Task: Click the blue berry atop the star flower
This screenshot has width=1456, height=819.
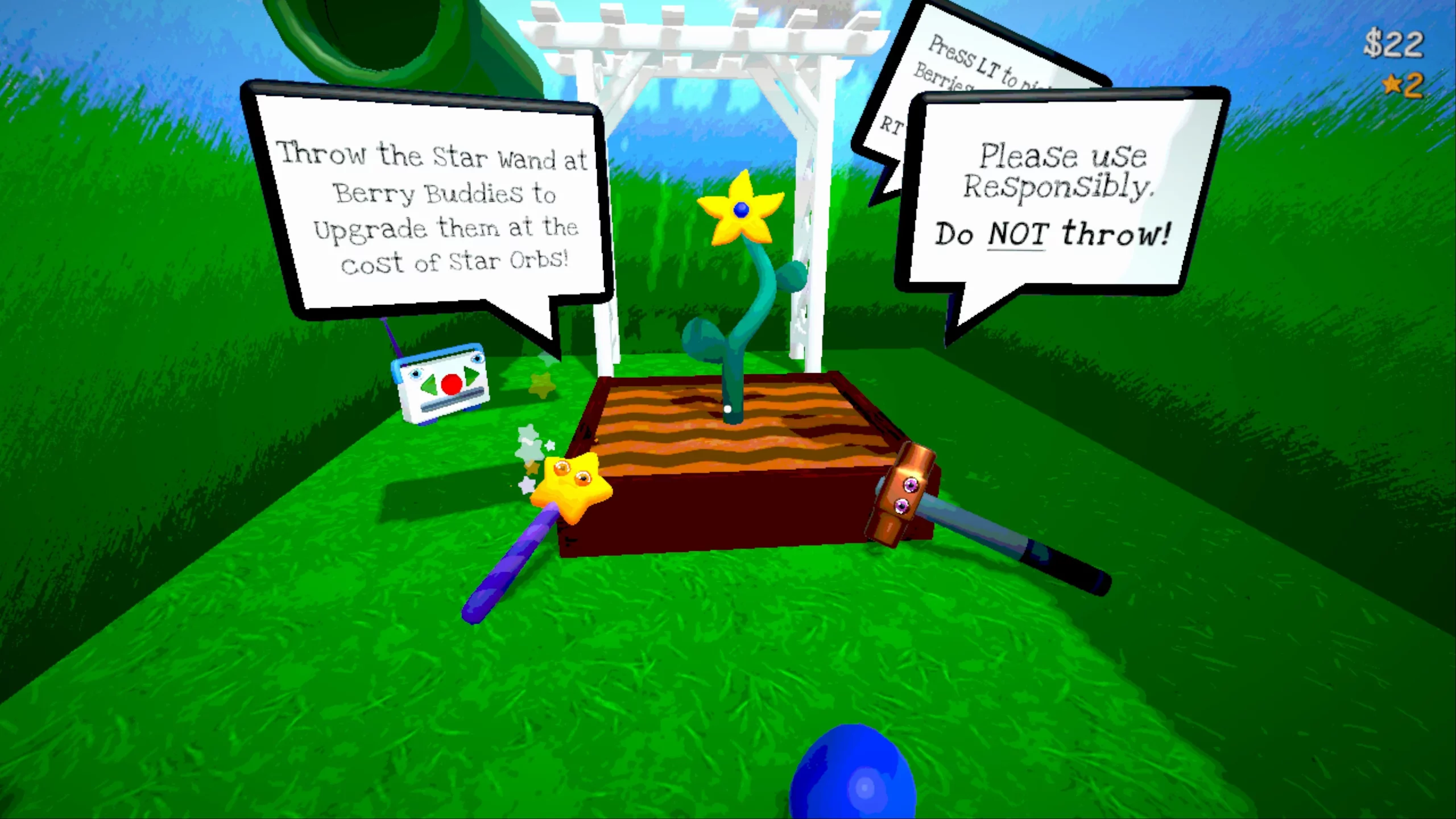Action: (x=742, y=211)
